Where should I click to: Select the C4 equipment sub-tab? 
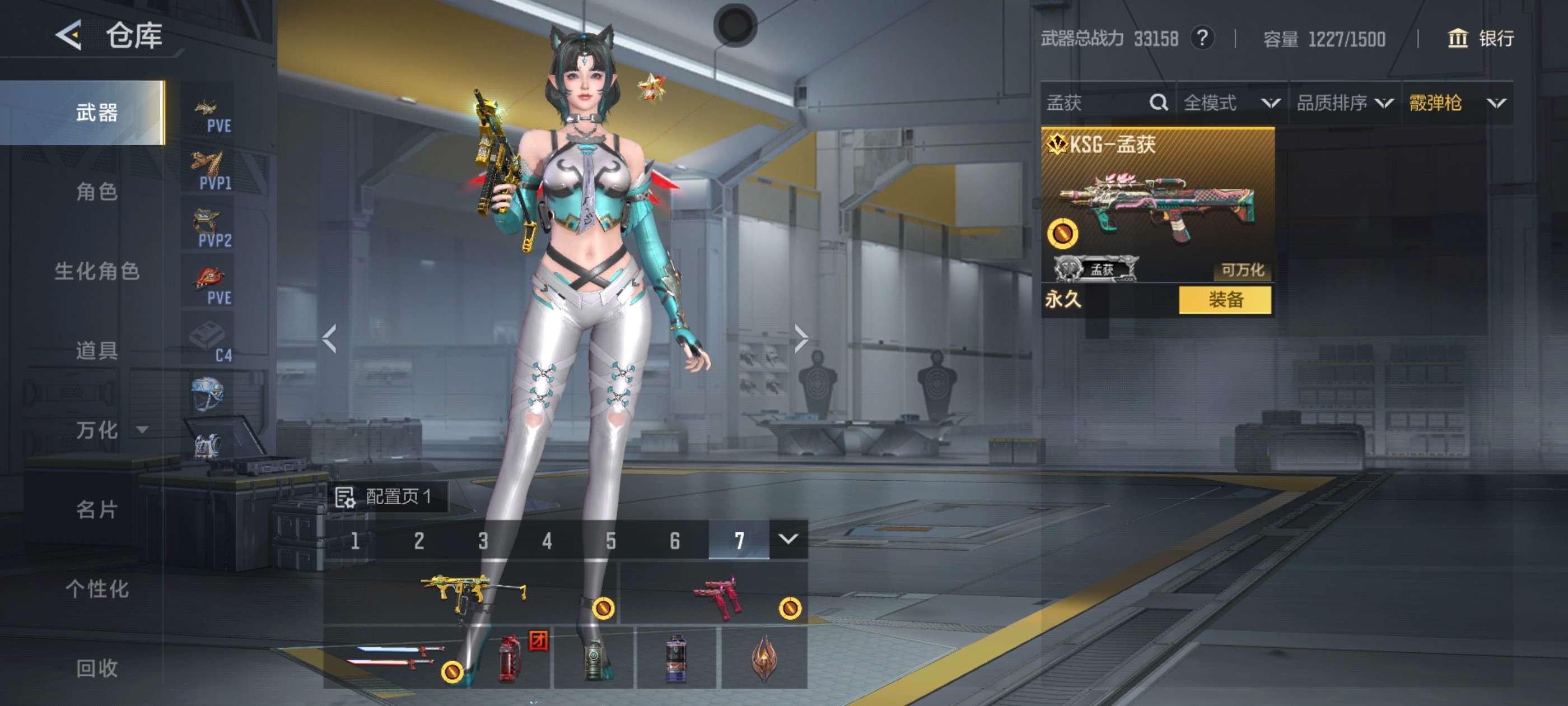[x=209, y=340]
